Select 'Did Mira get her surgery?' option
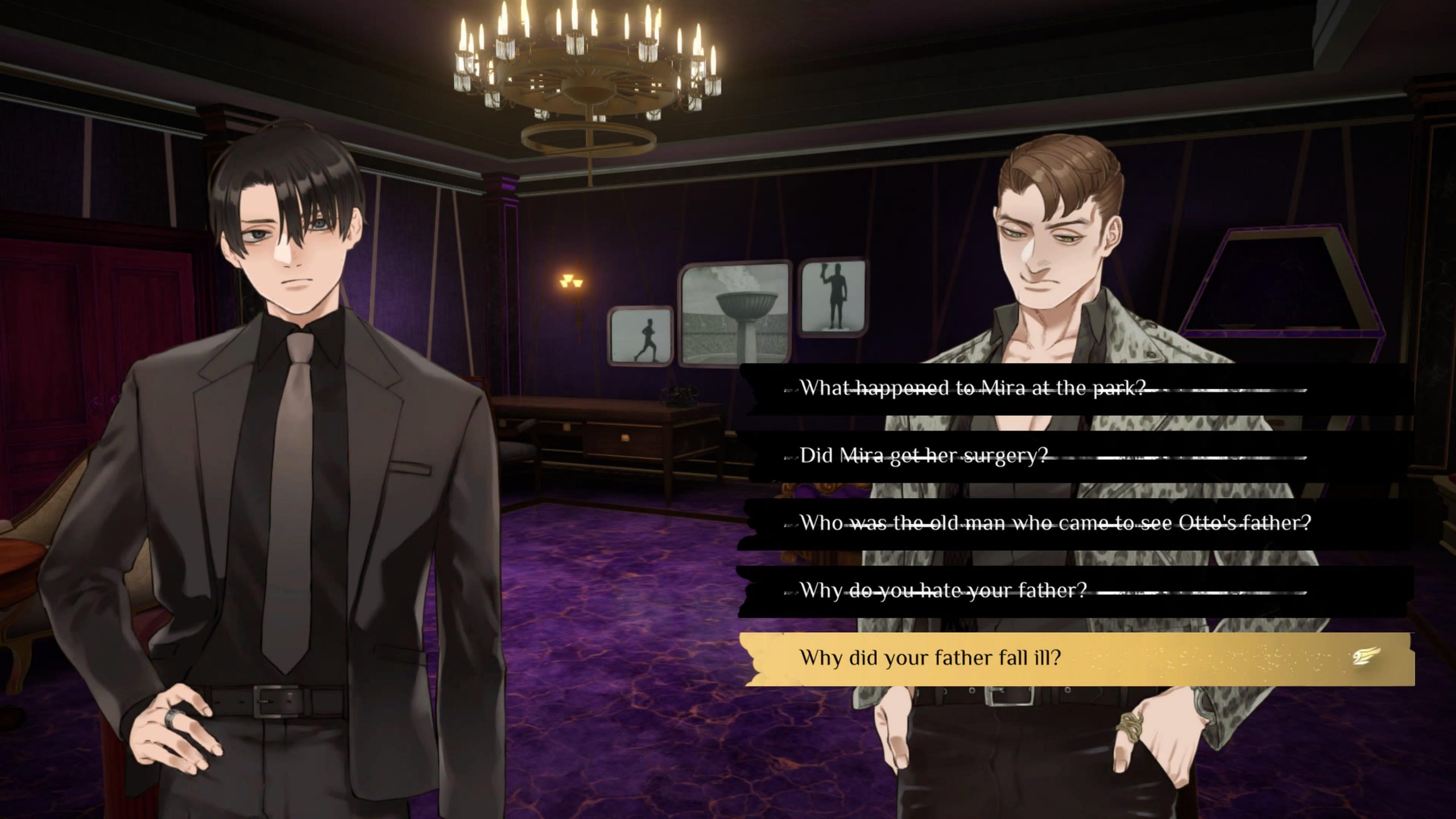 [x=924, y=456]
